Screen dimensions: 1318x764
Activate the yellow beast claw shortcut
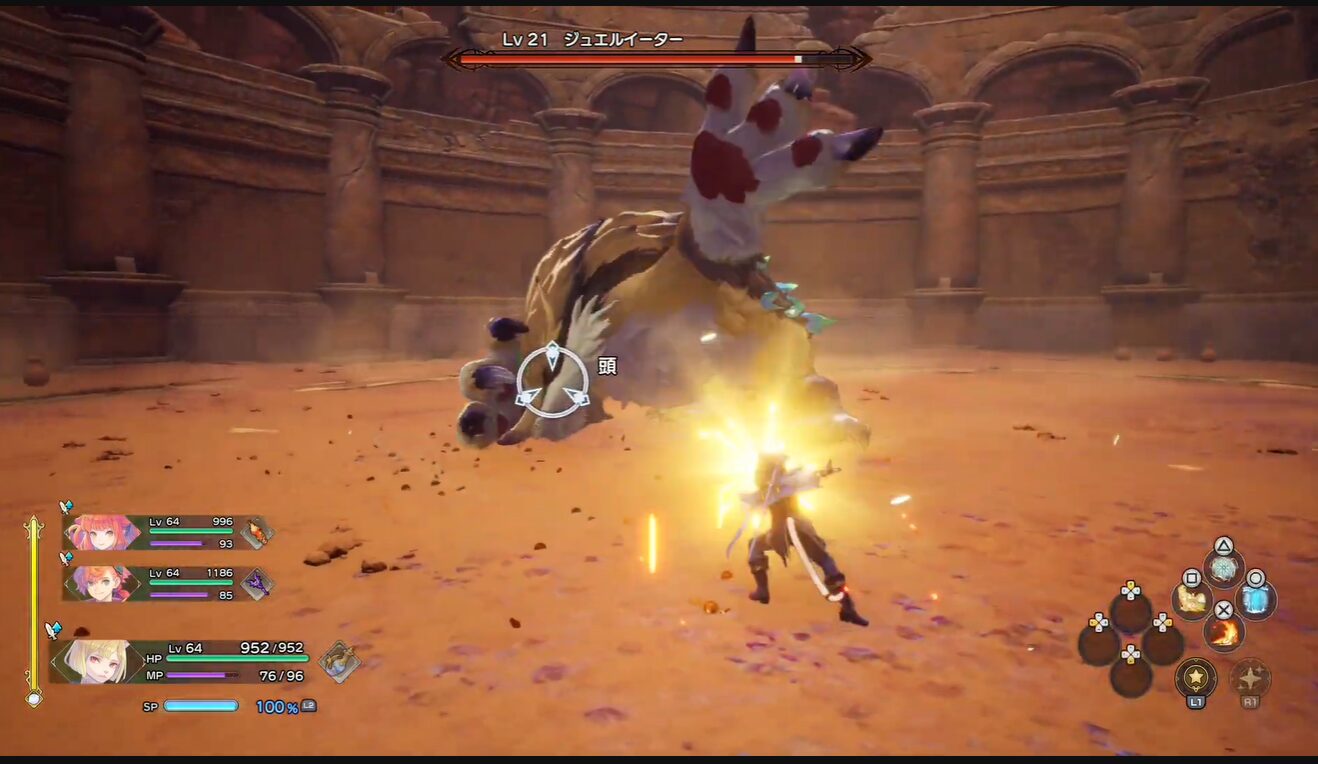(1191, 600)
